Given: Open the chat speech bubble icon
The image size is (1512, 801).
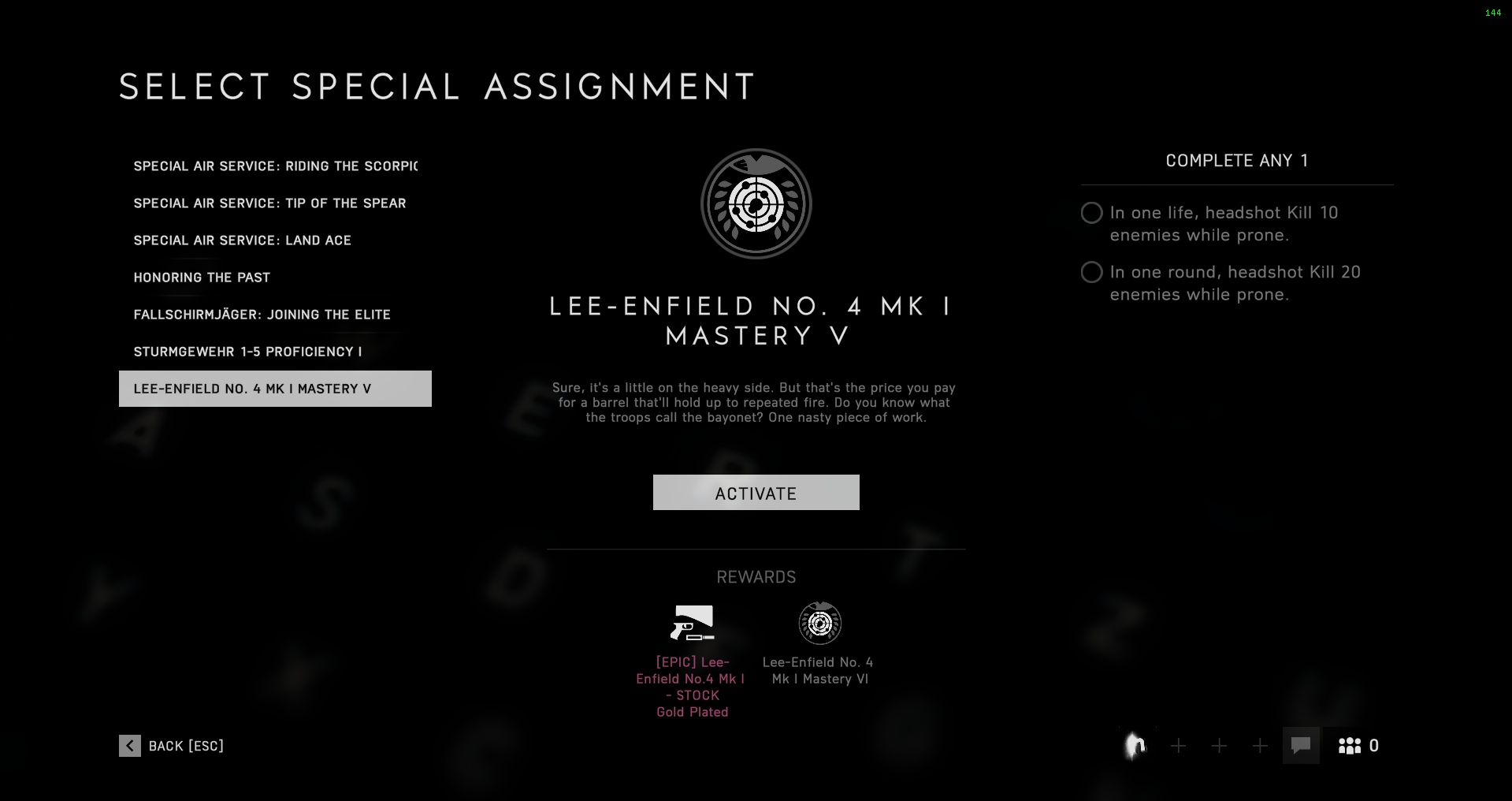Looking at the screenshot, I should coord(1301,746).
